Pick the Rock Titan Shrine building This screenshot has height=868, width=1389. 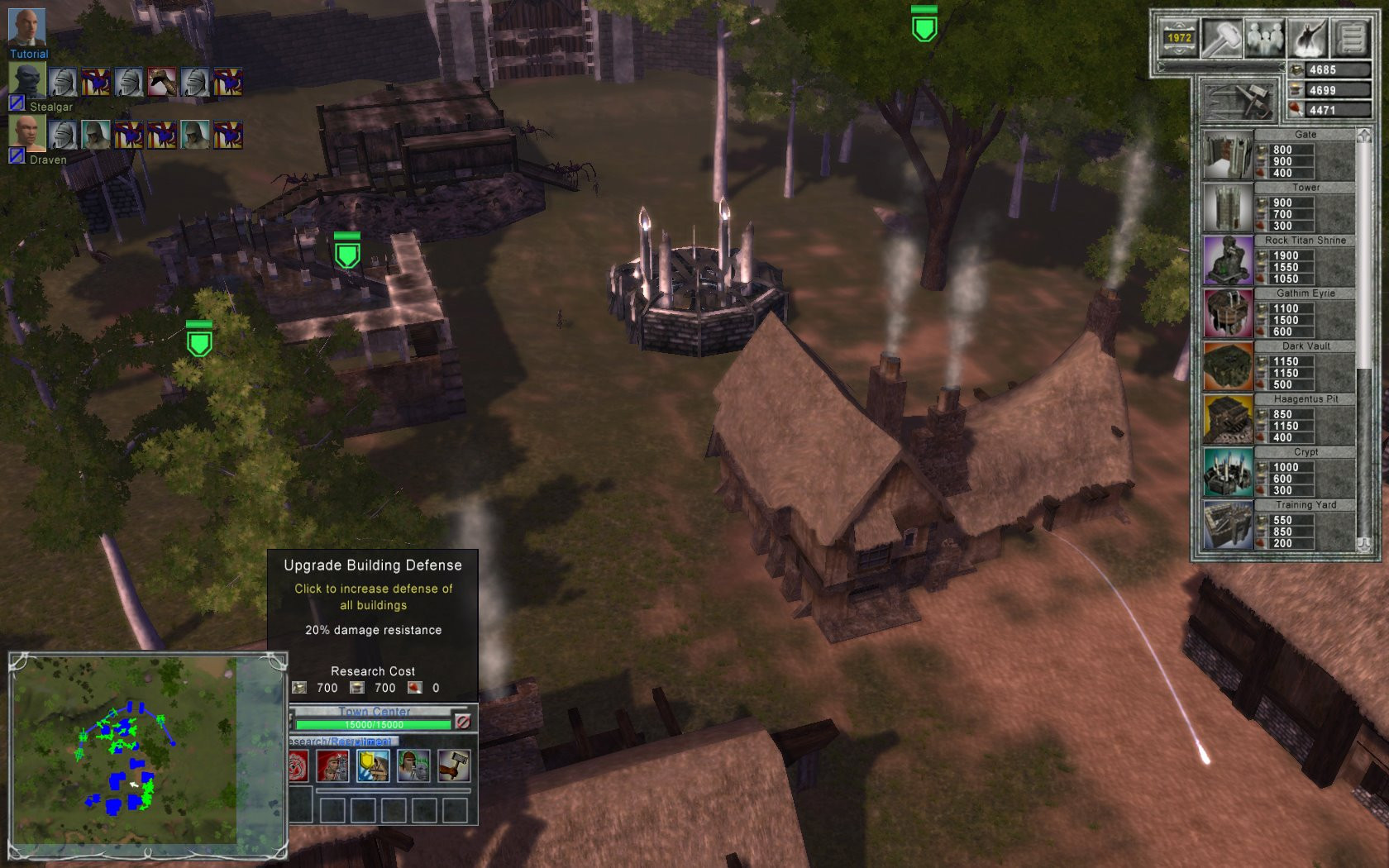tap(1228, 260)
